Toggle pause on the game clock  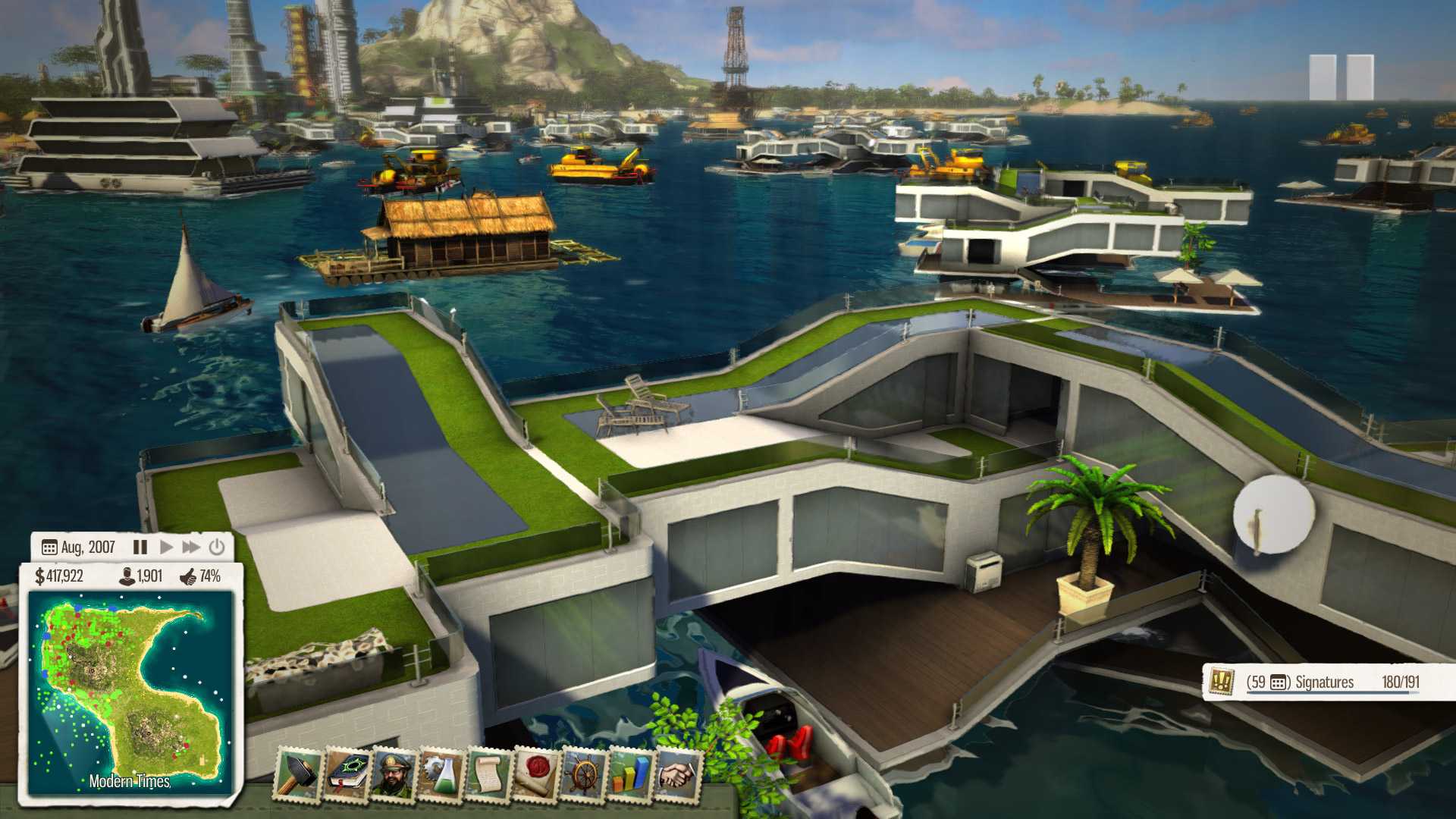(x=141, y=547)
